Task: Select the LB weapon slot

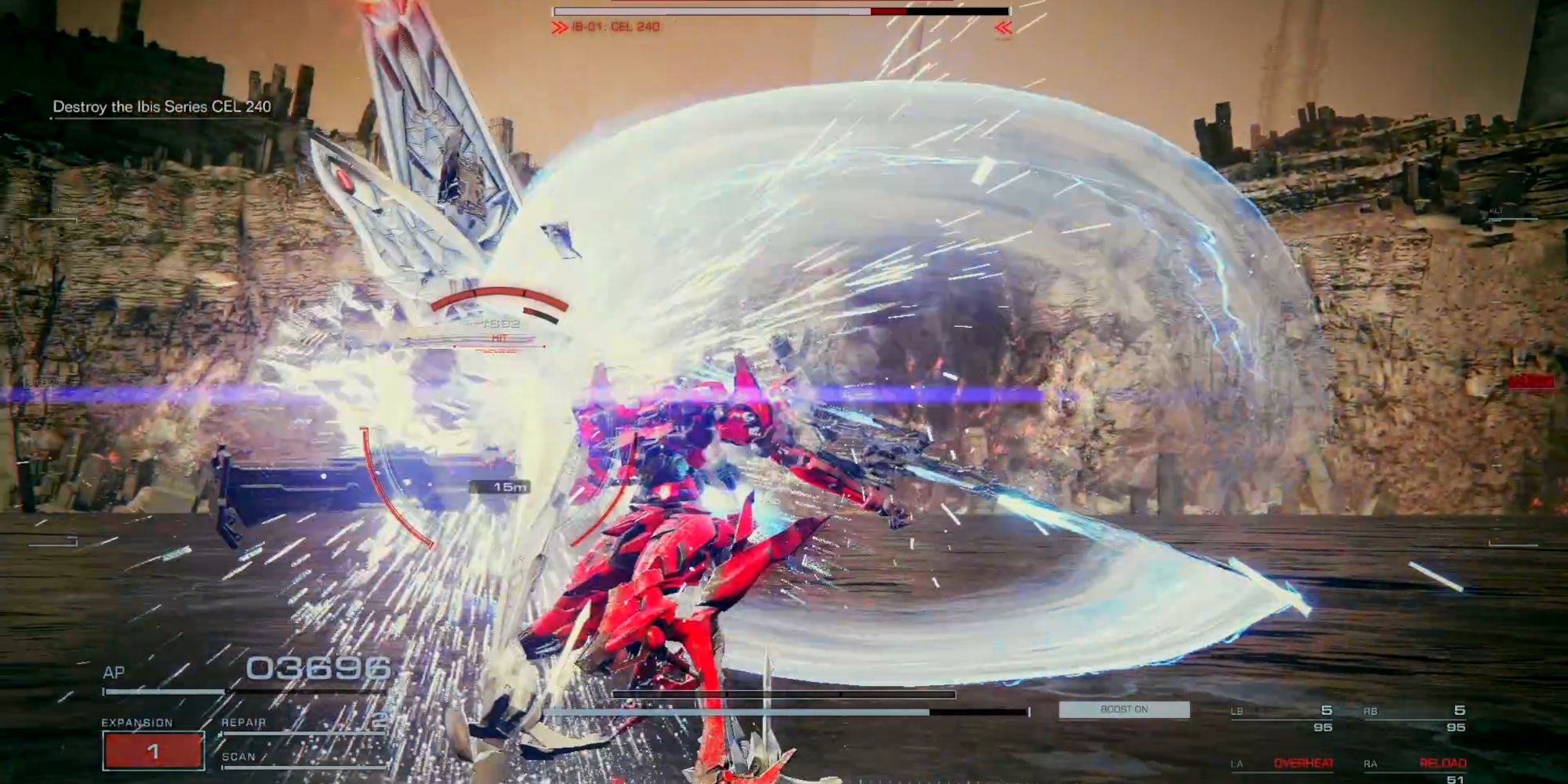Action: pyautogui.click(x=1282, y=717)
